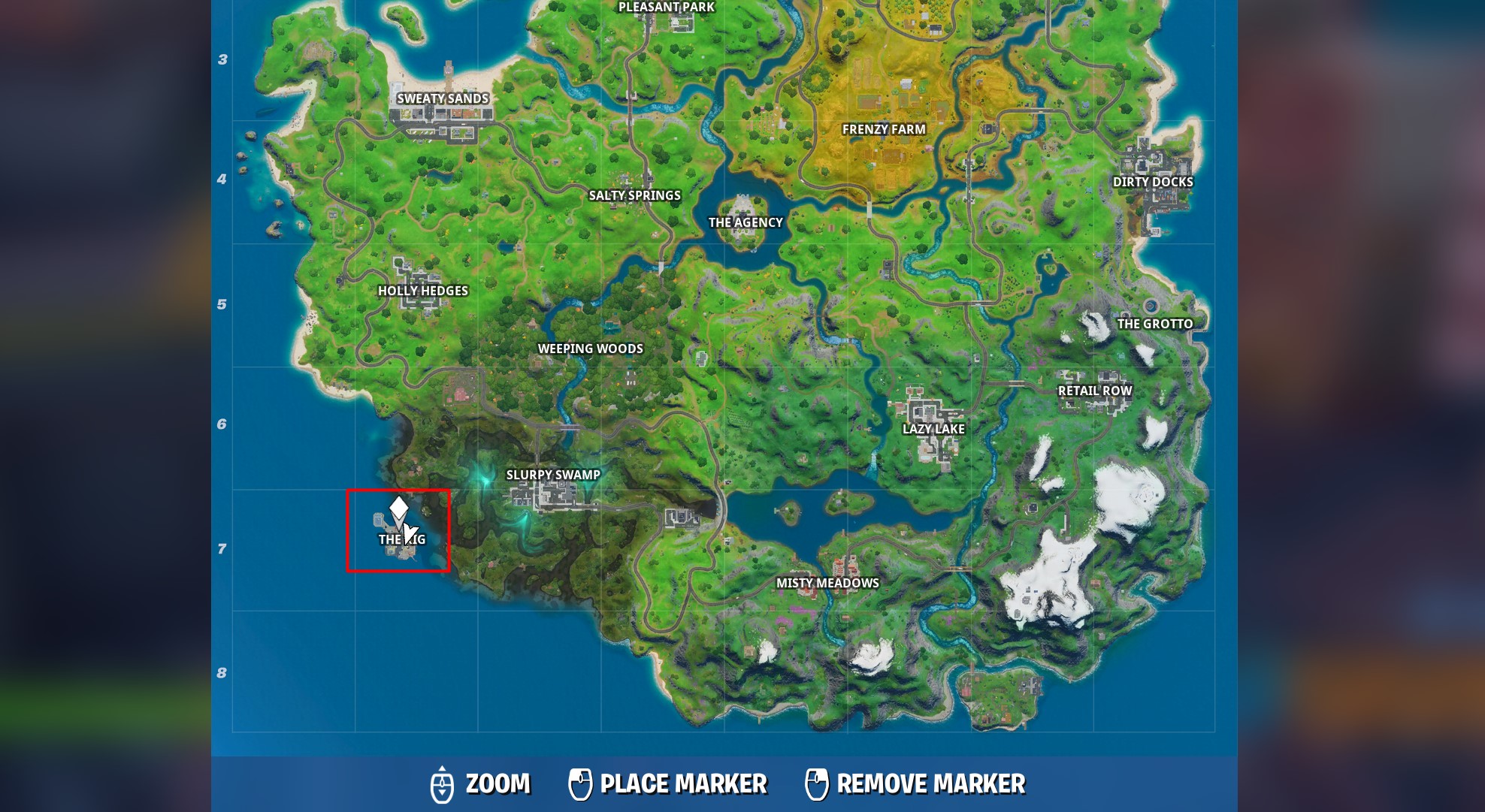The width and height of the screenshot is (1485, 812).
Task: Click THE GROTTO label on the right
Action: pyautogui.click(x=1154, y=324)
